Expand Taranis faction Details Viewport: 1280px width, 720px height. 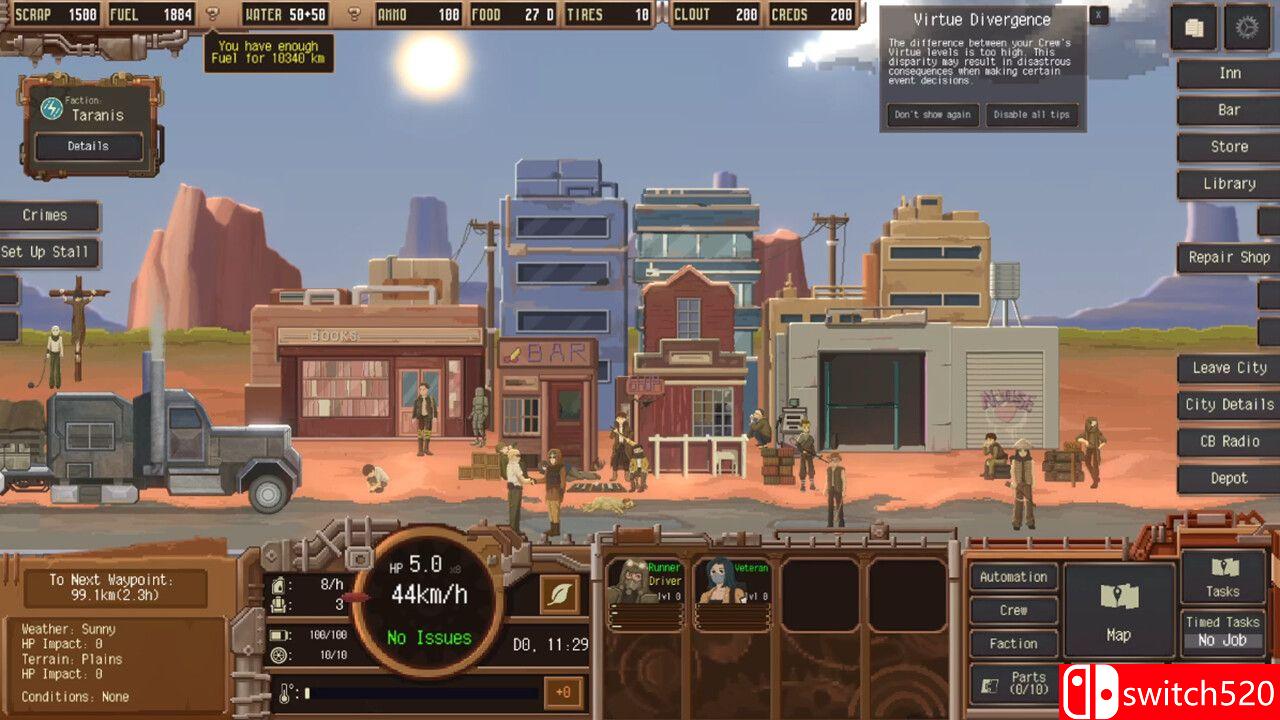88,146
